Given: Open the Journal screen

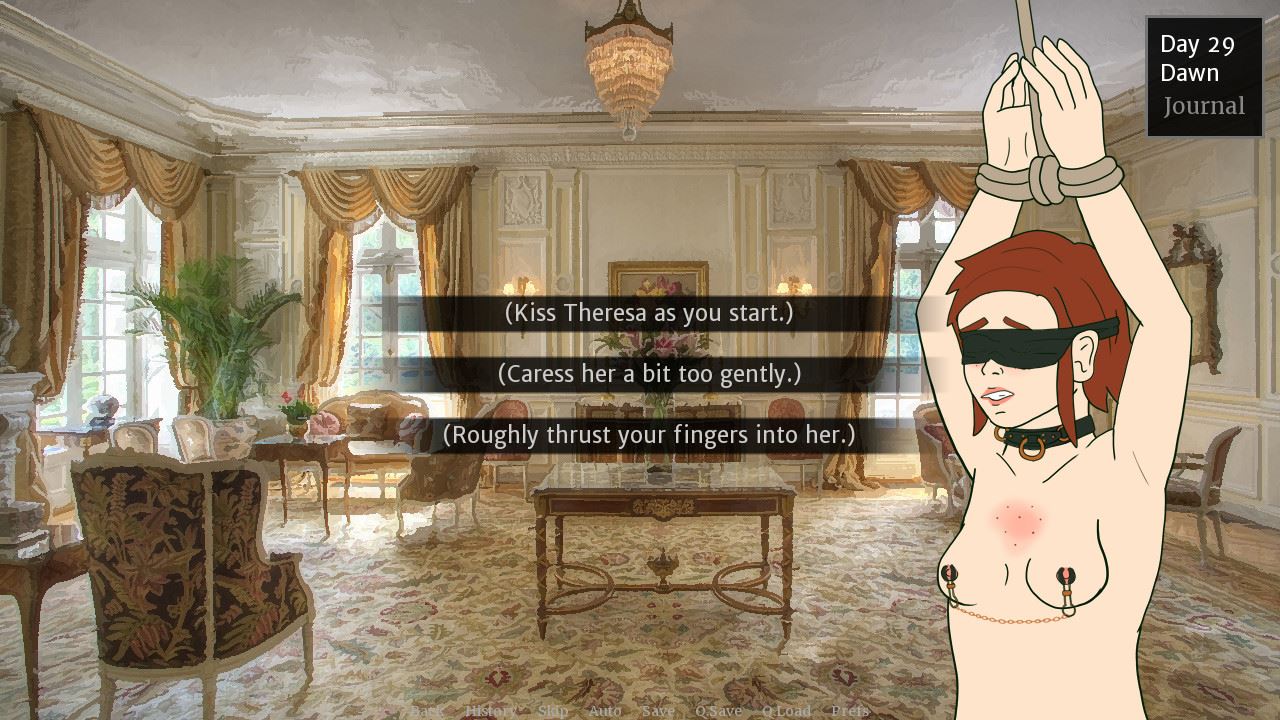Looking at the screenshot, I should click(1205, 106).
